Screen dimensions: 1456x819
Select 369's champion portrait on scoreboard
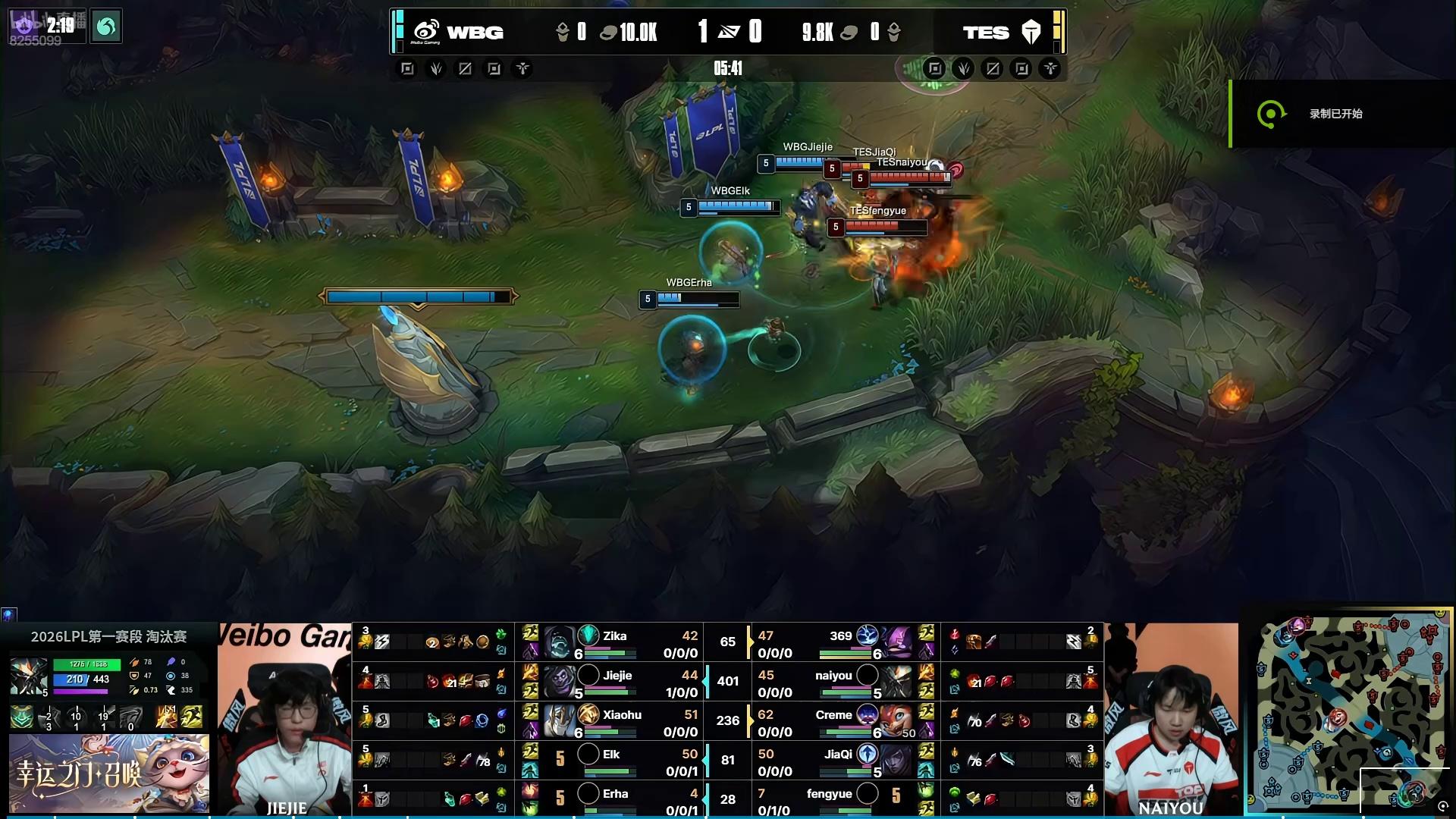tap(897, 642)
